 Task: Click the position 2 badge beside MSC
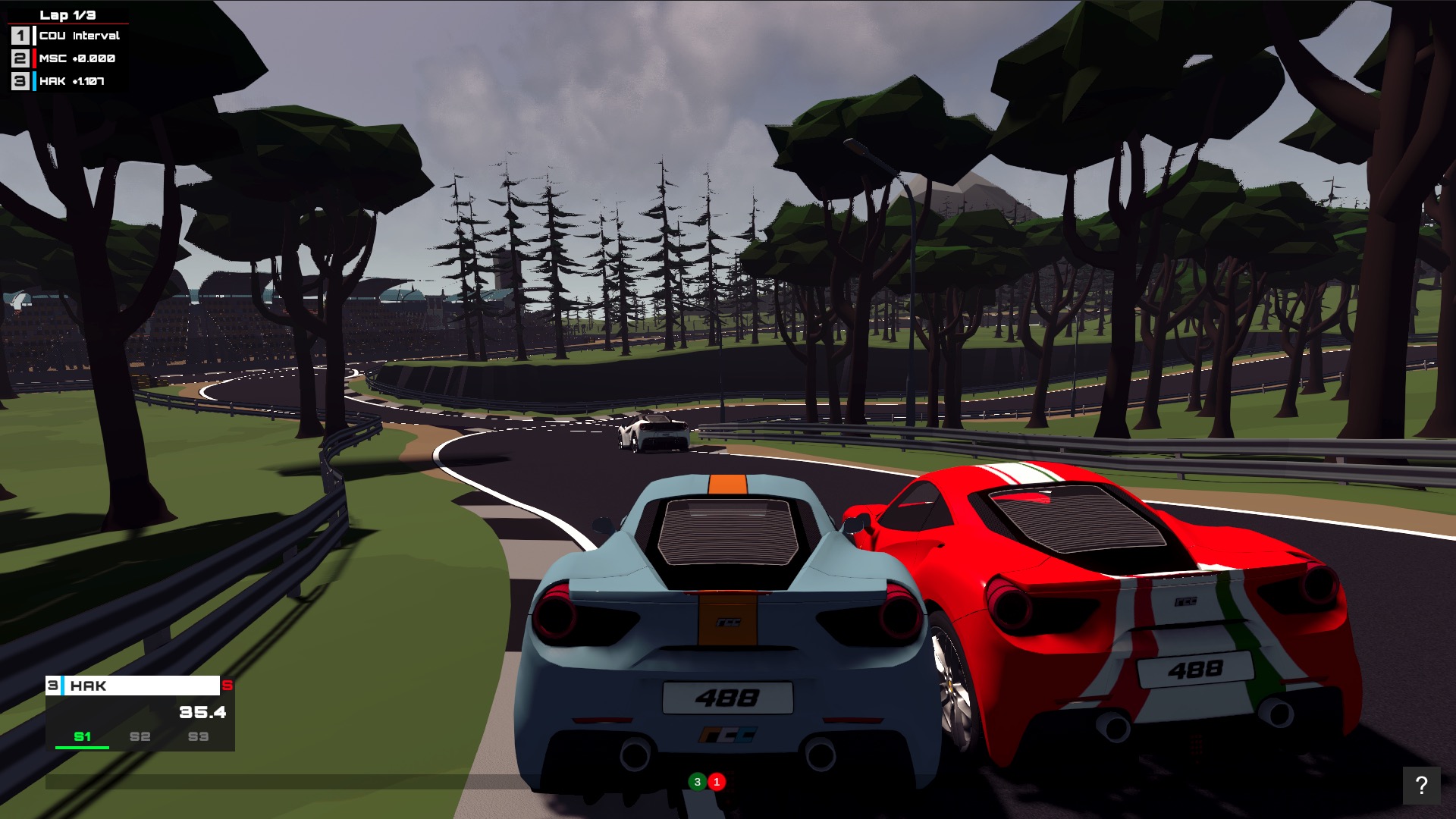coord(20,57)
